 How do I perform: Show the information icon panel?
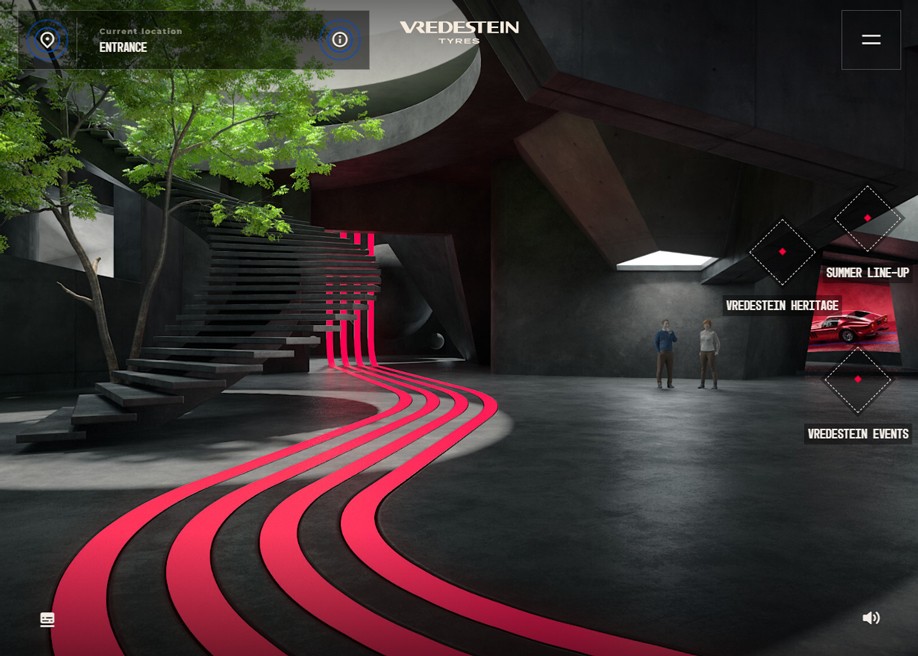click(340, 40)
